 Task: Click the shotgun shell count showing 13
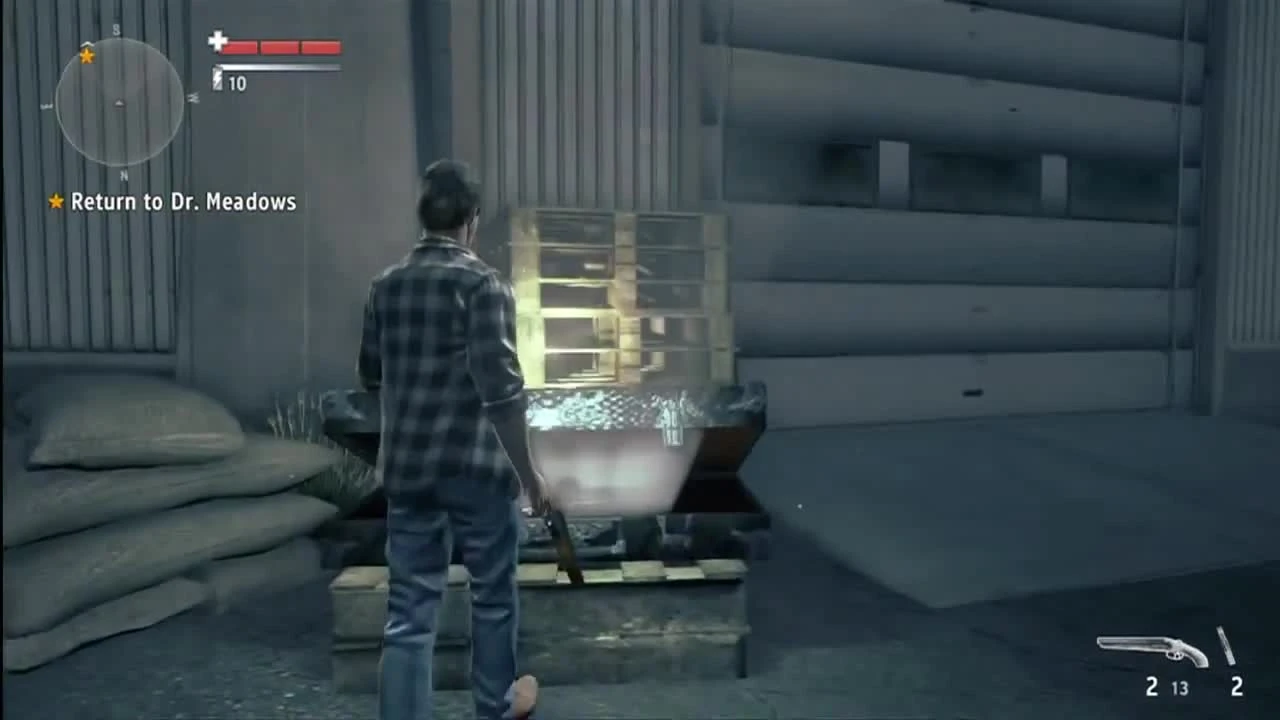(x=1180, y=687)
